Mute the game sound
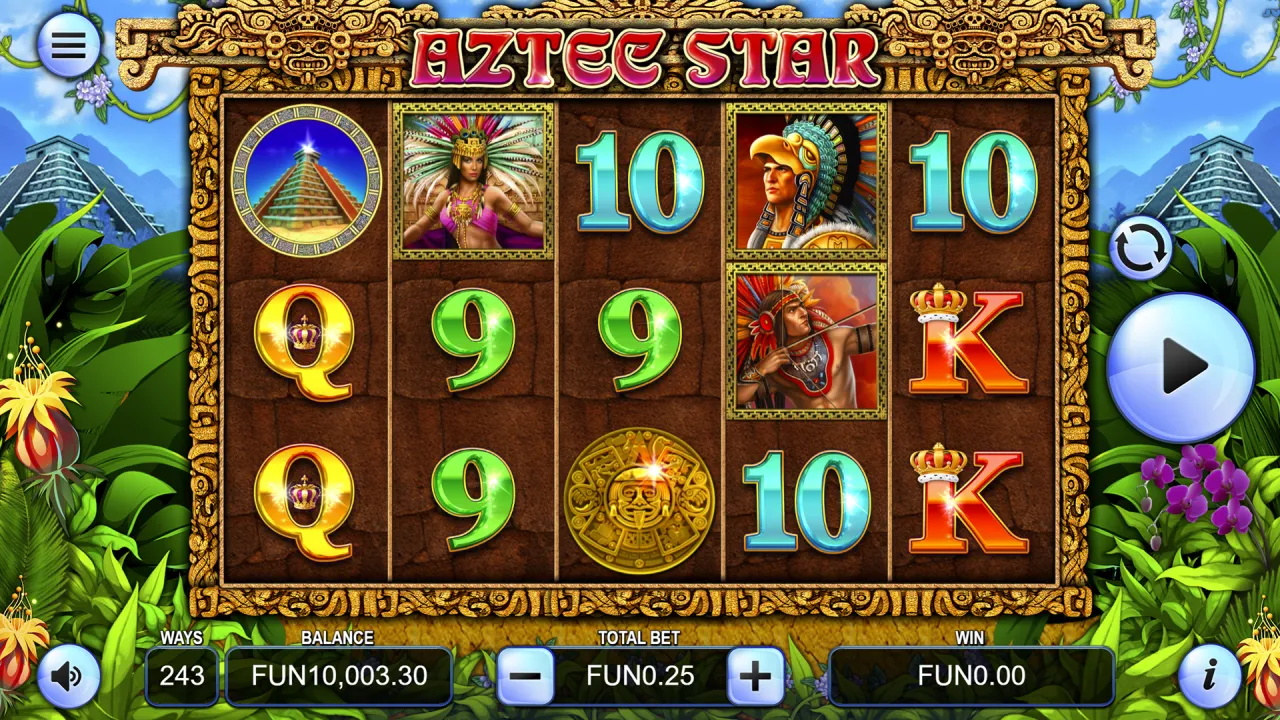This screenshot has width=1280, height=720. click(x=68, y=676)
